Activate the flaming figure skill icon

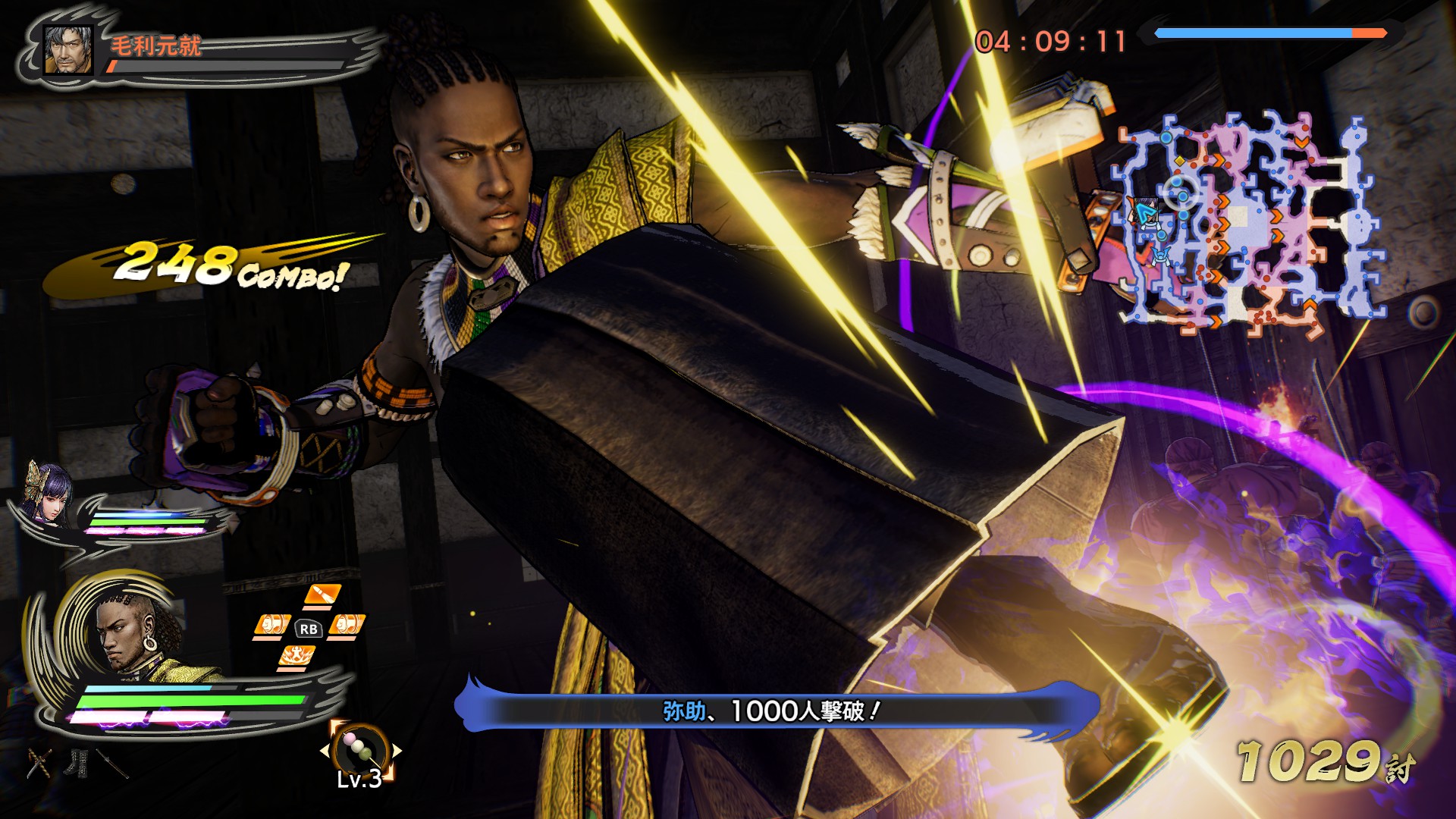295,657
